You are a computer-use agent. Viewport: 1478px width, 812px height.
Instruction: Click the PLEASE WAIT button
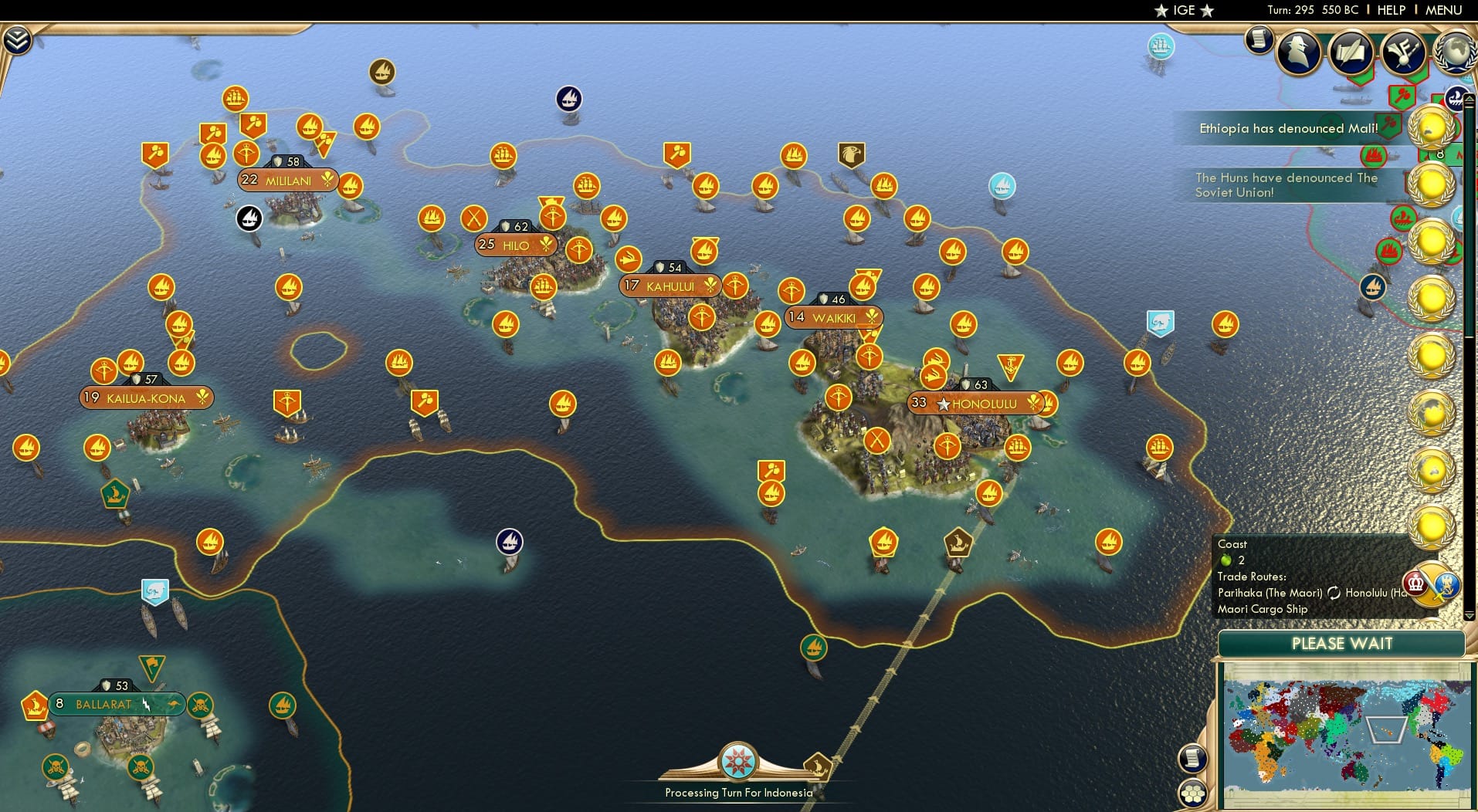(x=1341, y=644)
